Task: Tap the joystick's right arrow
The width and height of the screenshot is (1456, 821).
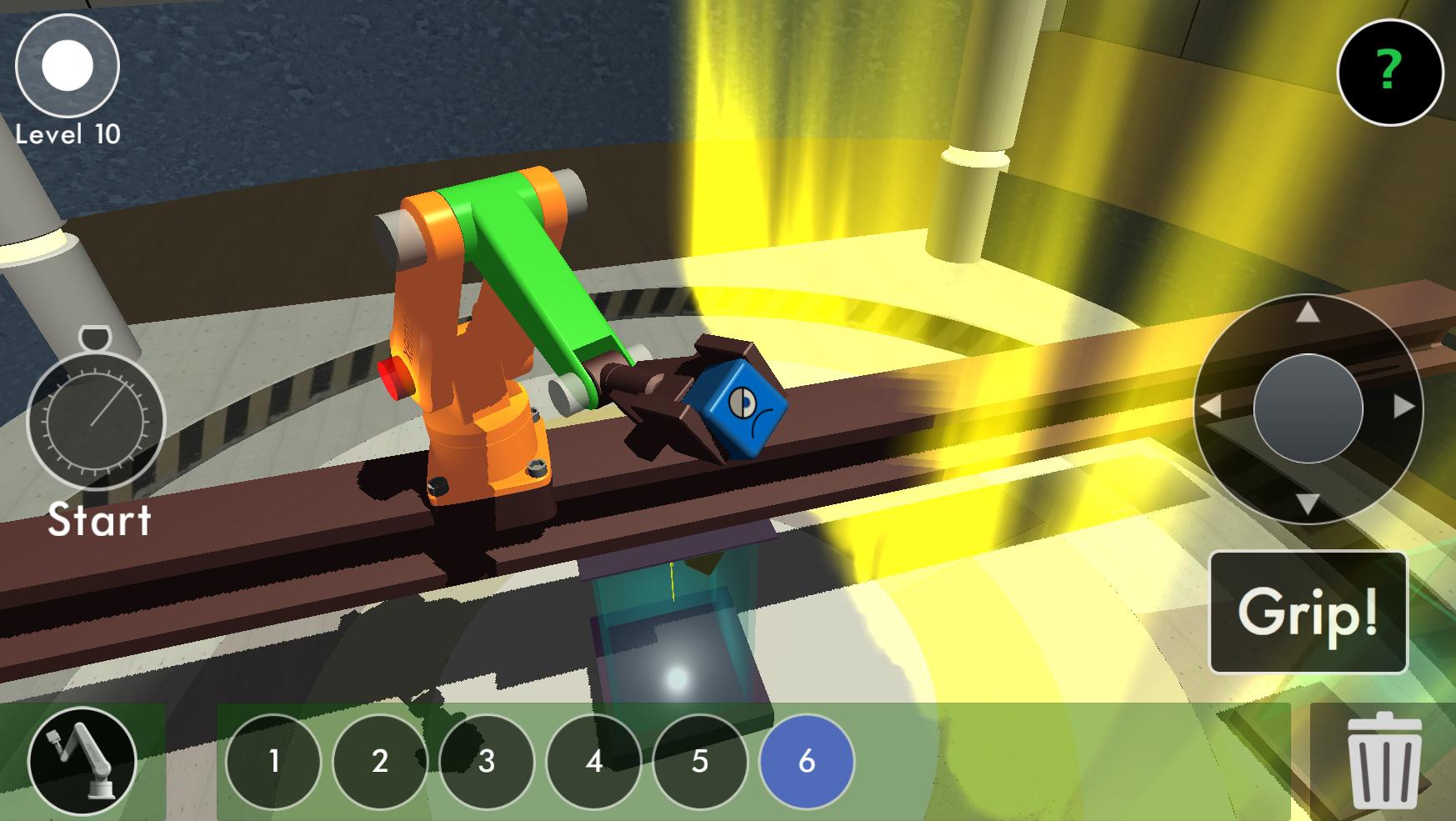Action: [1404, 408]
